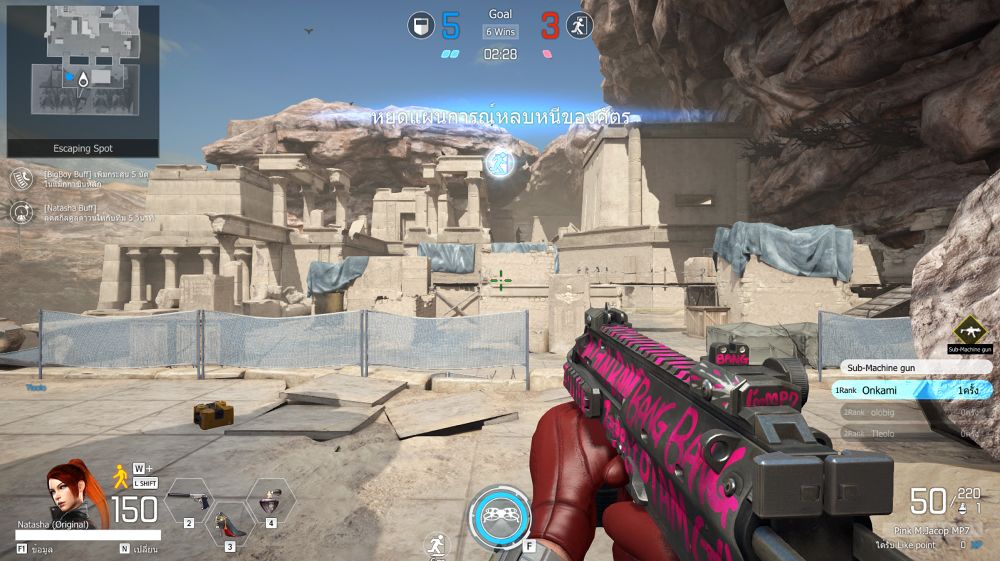1000x561 pixels.
Task: Click the small running figure icon near the skill dial
Action: click(x=436, y=545)
